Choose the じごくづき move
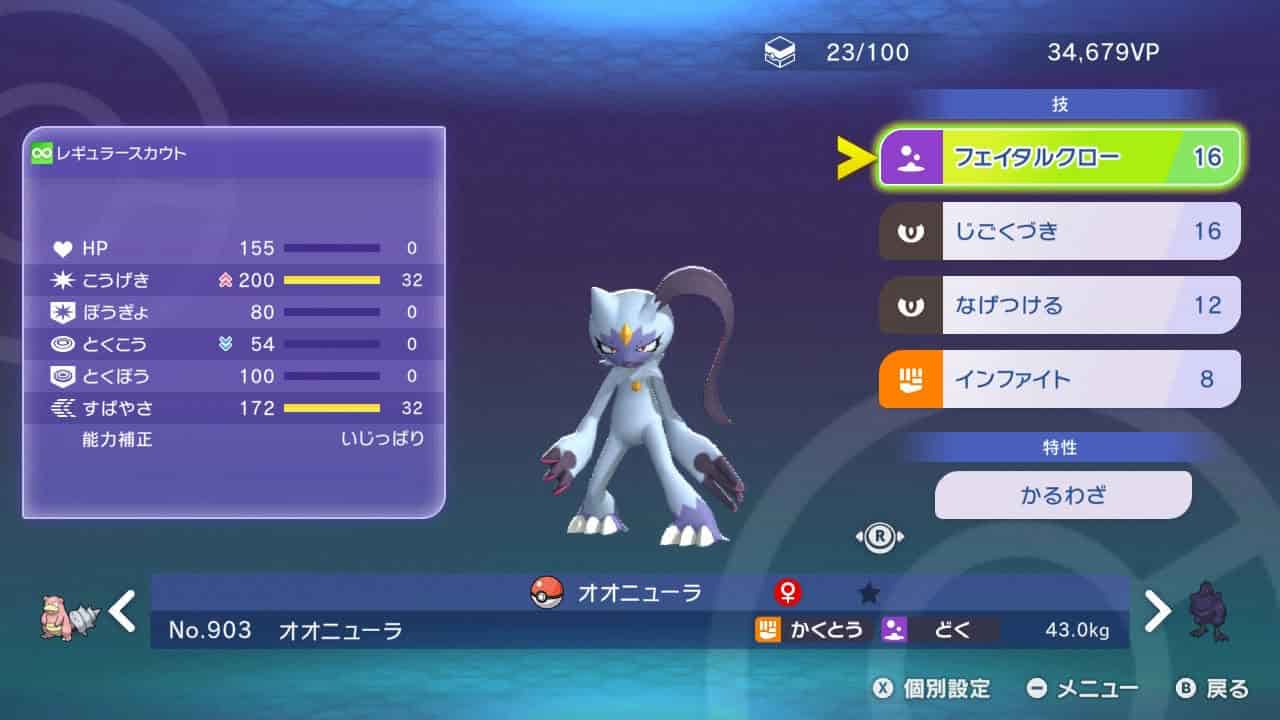The height and width of the screenshot is (720, 1280). click(1060, 231)
